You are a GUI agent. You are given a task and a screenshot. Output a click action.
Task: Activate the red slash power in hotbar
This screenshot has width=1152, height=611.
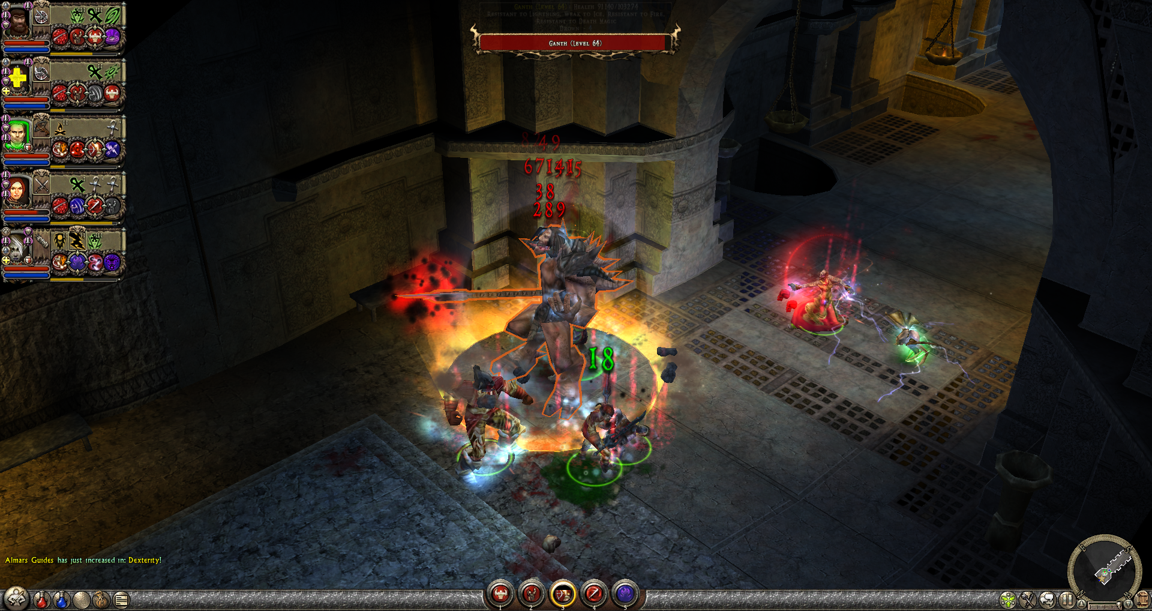click(x=594, y=594)
